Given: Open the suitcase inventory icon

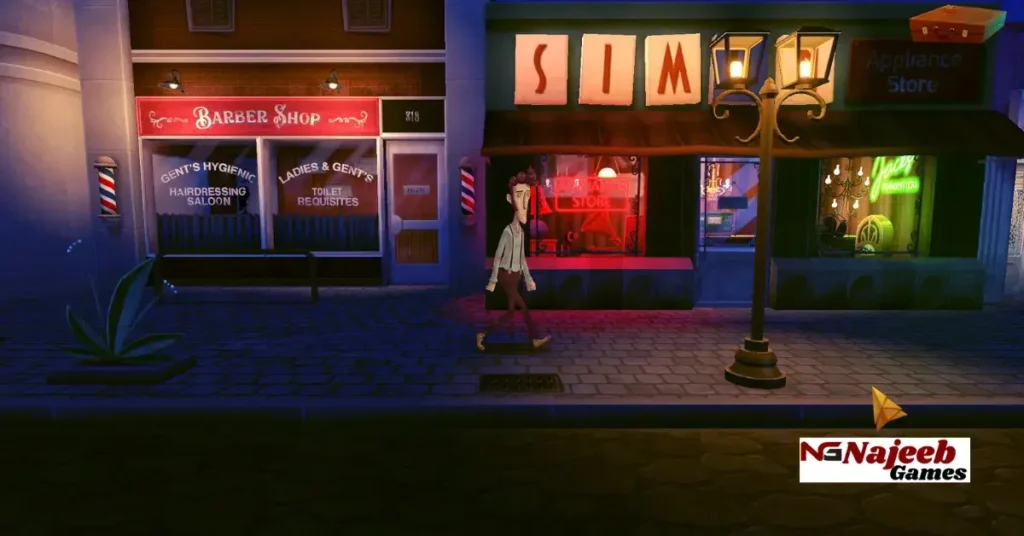Looking at the screenshot, I should point(957,23).
